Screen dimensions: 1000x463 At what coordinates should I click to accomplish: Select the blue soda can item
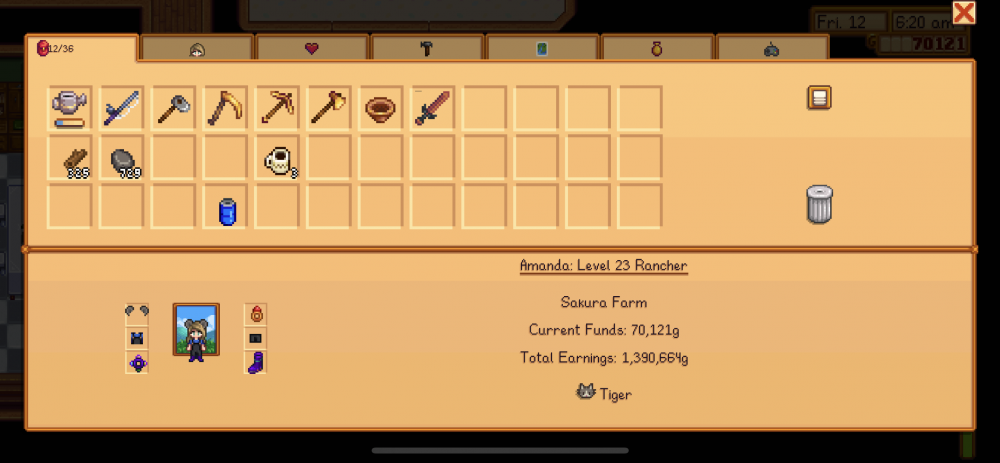[x=226, y=210]
